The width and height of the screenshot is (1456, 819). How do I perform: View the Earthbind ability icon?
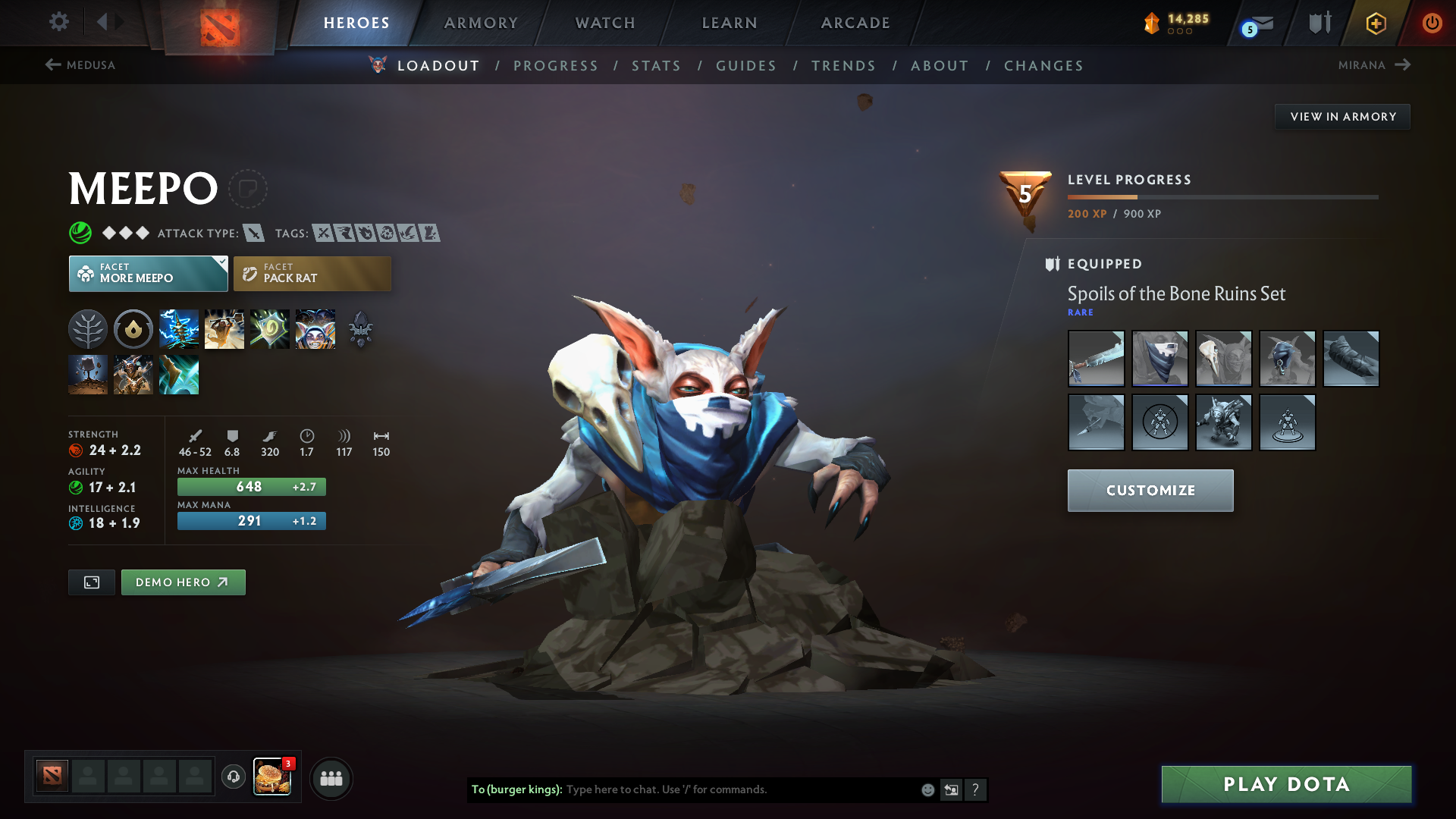coord(179,328)
